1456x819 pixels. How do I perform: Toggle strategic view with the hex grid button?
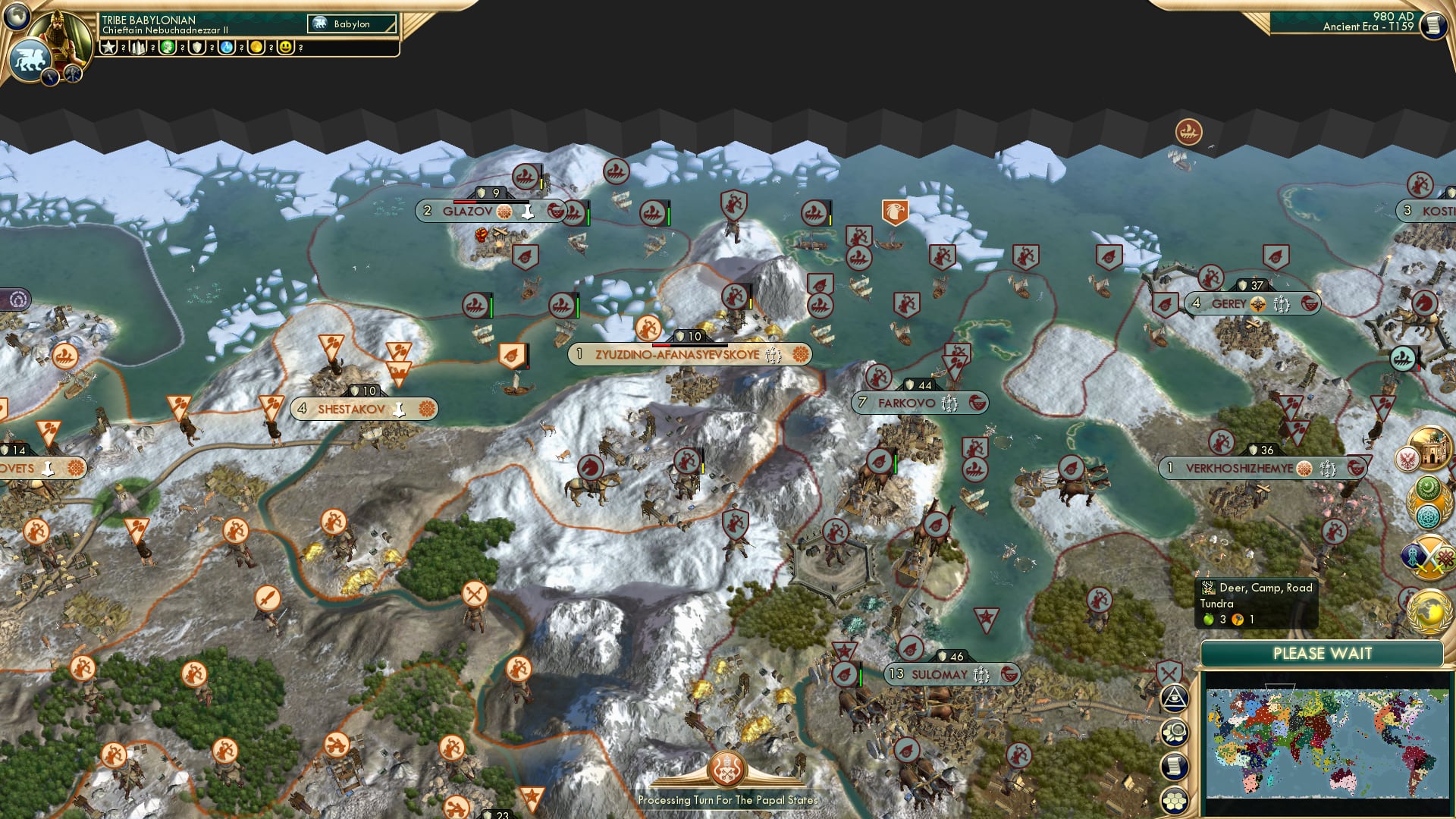[x=1175, y=799]
